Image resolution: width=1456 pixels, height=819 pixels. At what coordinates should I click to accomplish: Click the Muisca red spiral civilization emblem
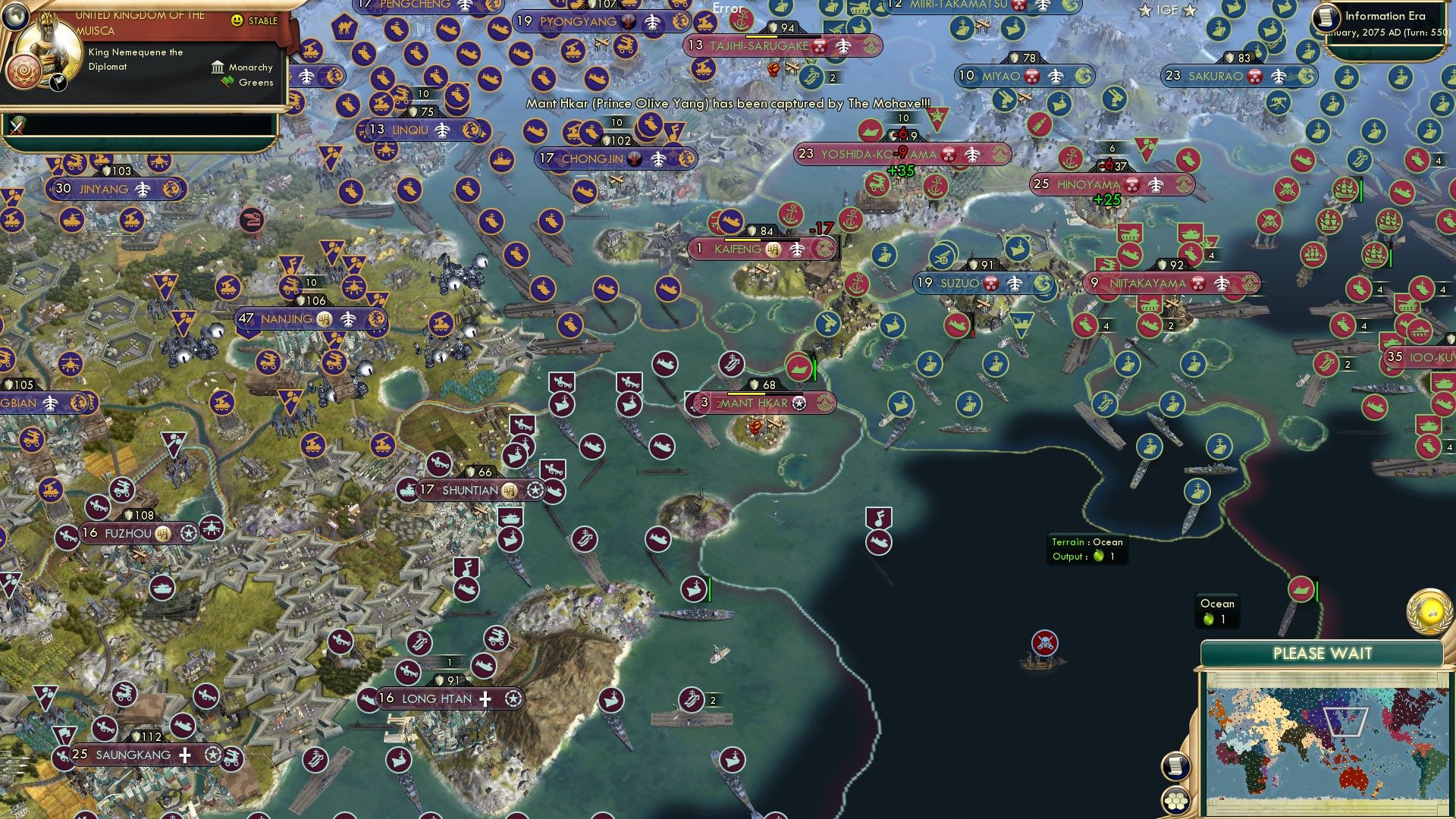pos(24,72)
